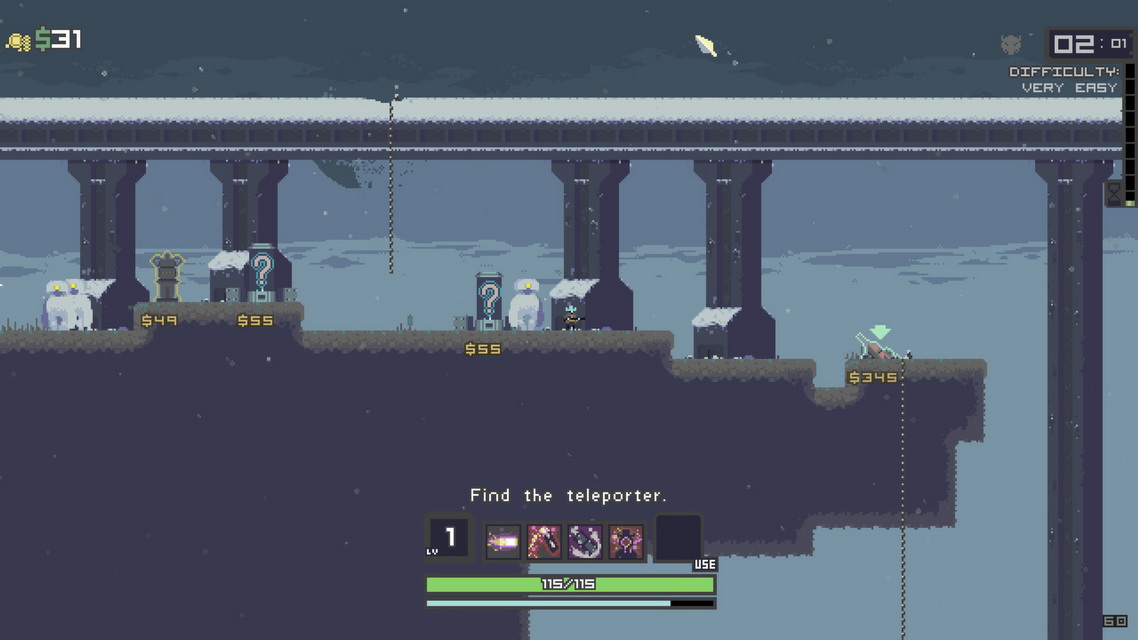Click the monster face difficulty icon
This screenshot has width=1138, height=640.
coord(1011,44)
